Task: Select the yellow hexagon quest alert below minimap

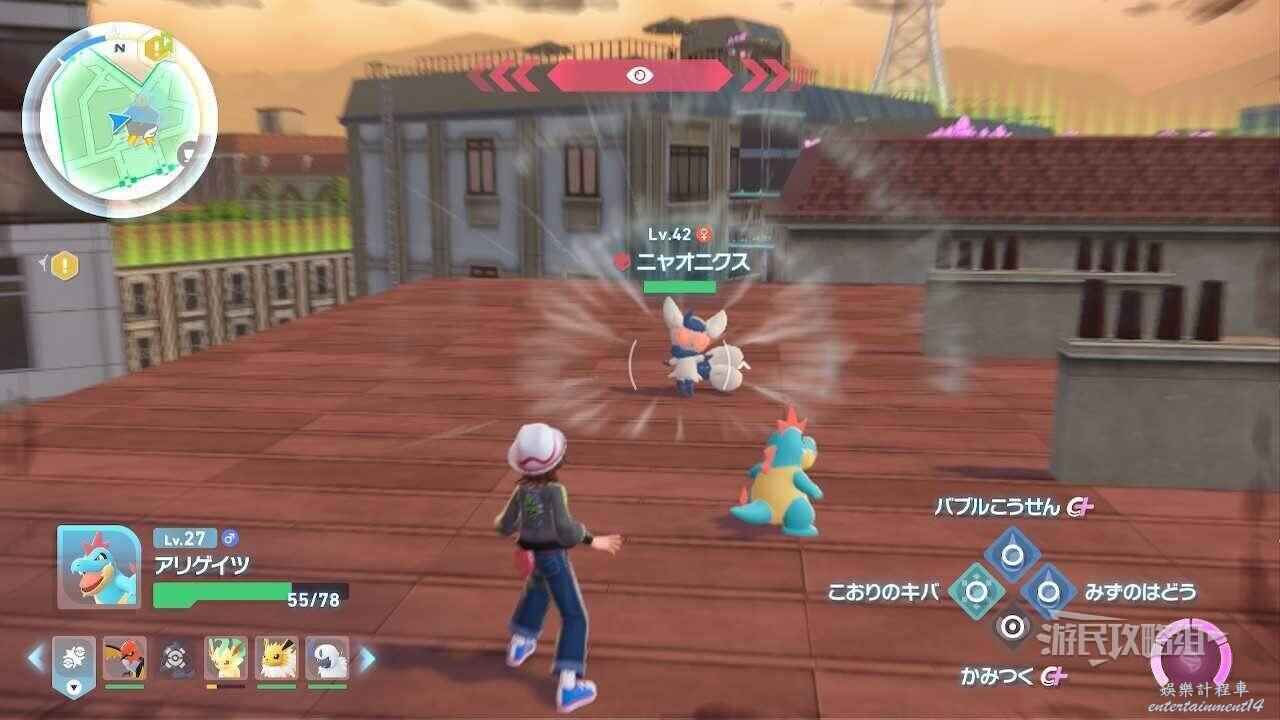Action: pos(64,265)
